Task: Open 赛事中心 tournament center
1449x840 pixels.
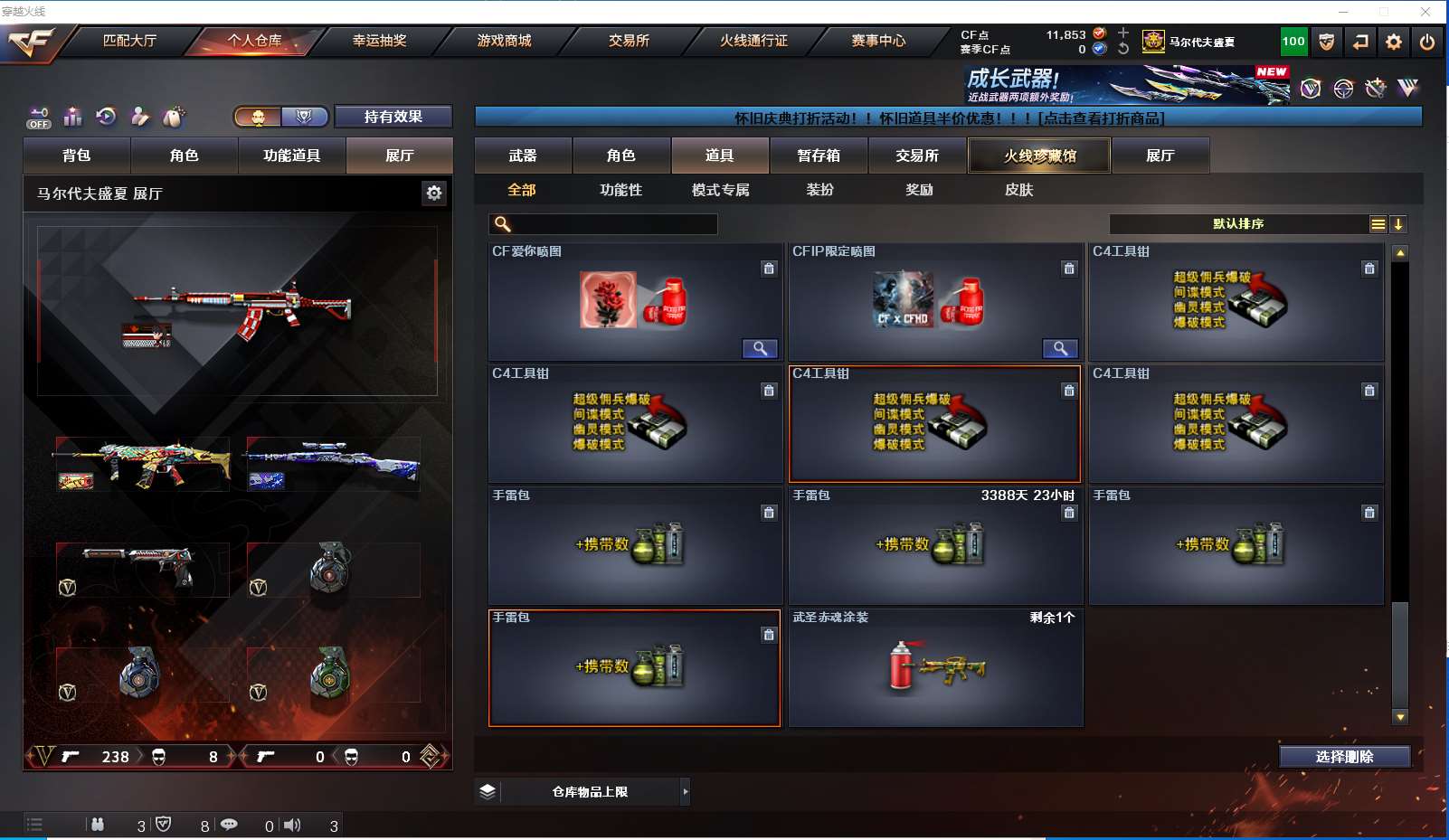Action: [x=877, y=41]
